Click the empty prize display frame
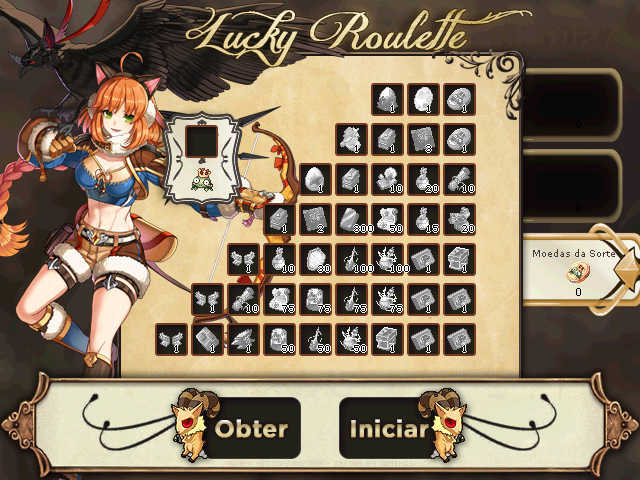 (204, 141)
